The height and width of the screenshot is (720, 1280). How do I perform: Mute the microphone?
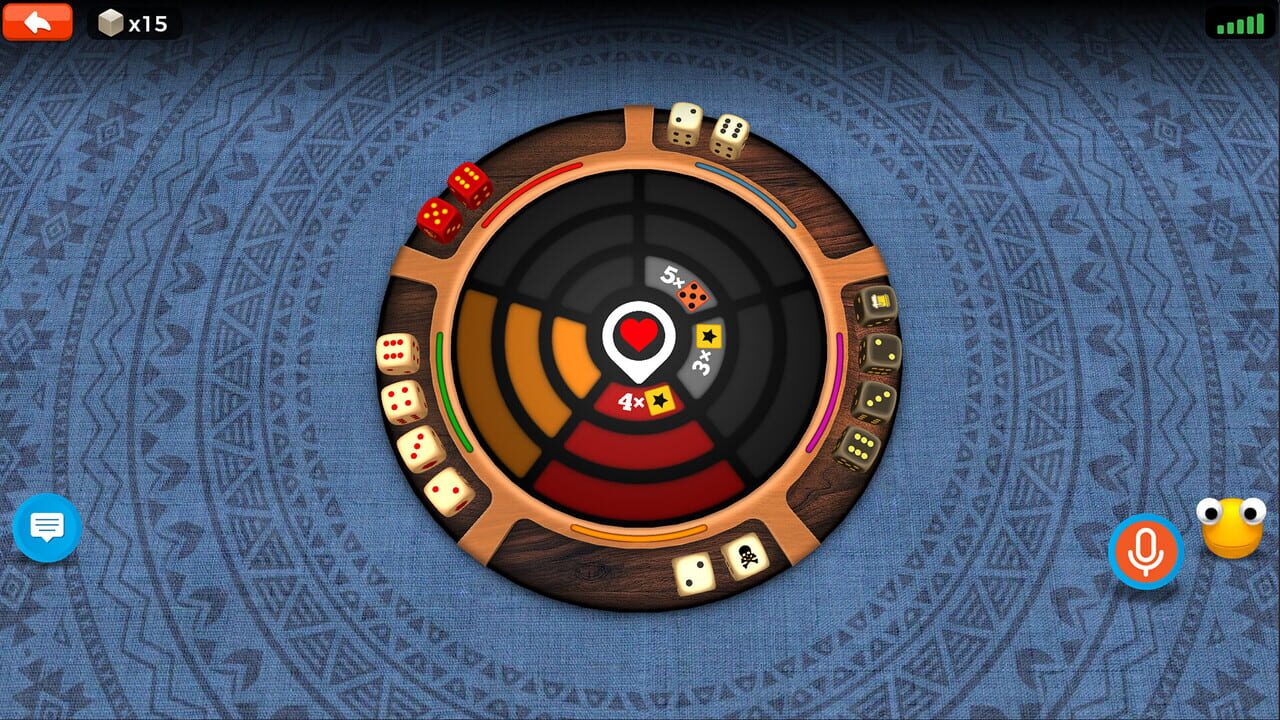click(1146, 548)
